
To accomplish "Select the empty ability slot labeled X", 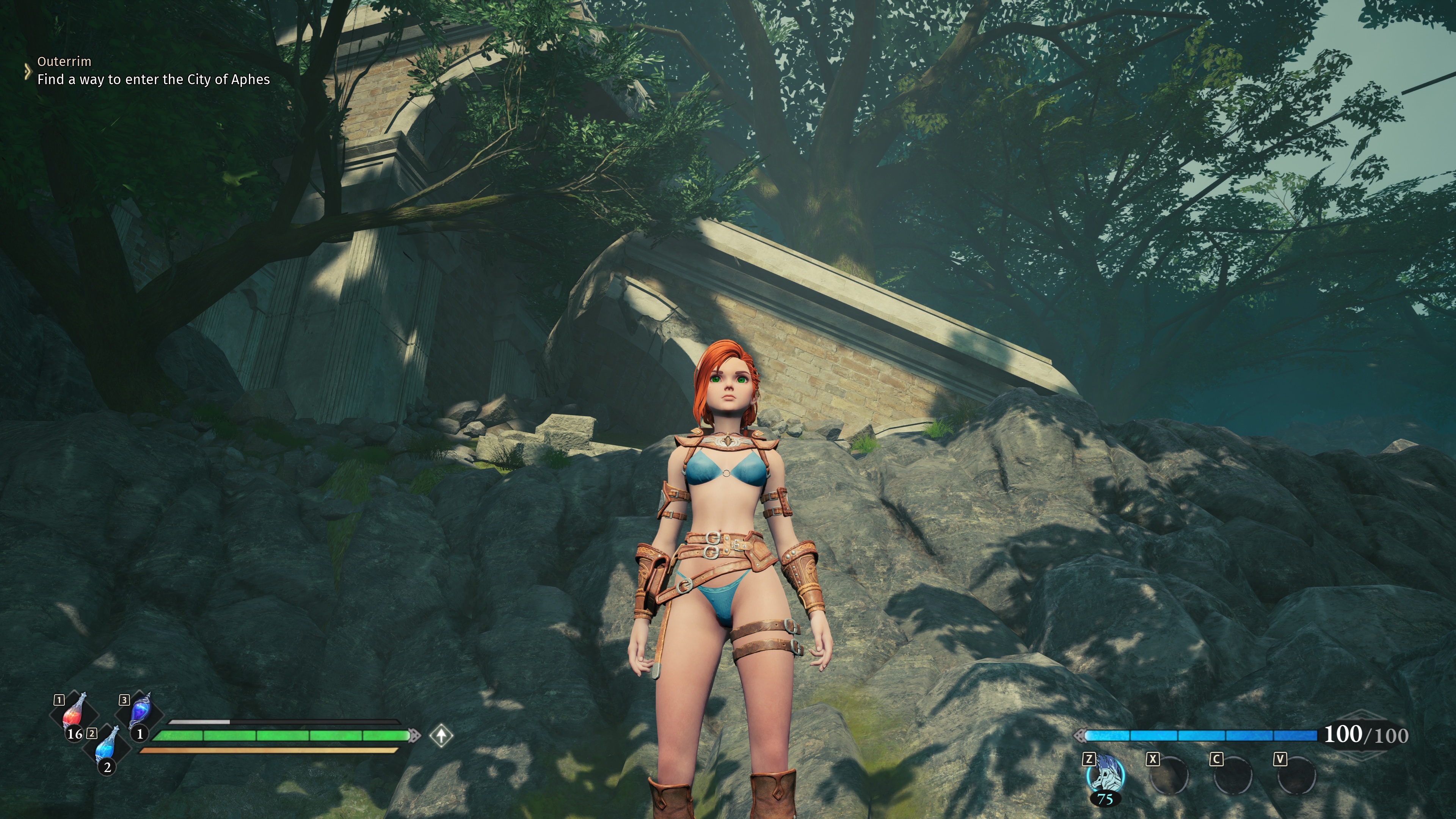I will point(1169,775).
